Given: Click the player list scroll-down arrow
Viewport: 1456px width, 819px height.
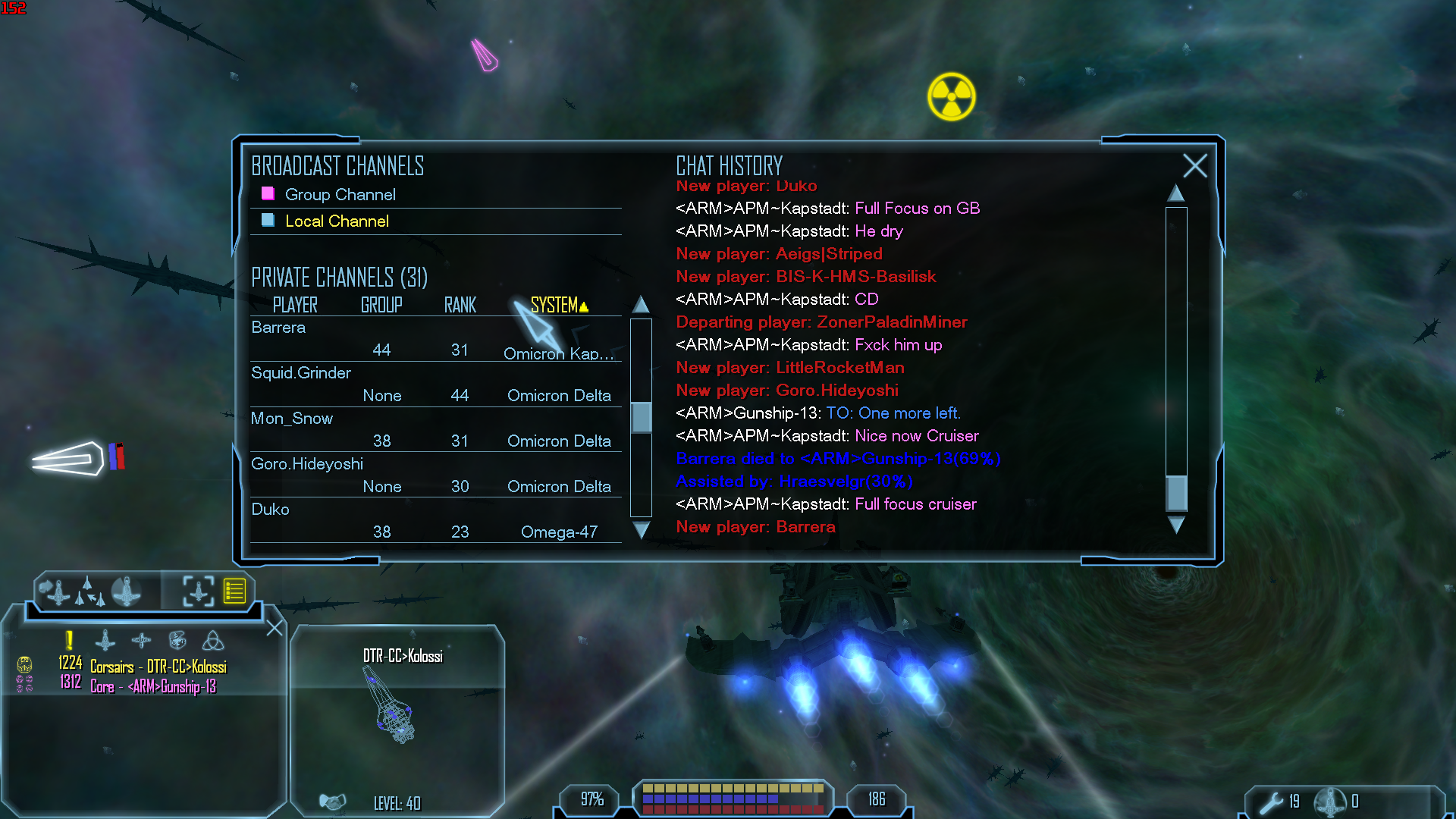Looking at the screenshot, I should pyautogui.click(x=641, y=530).
